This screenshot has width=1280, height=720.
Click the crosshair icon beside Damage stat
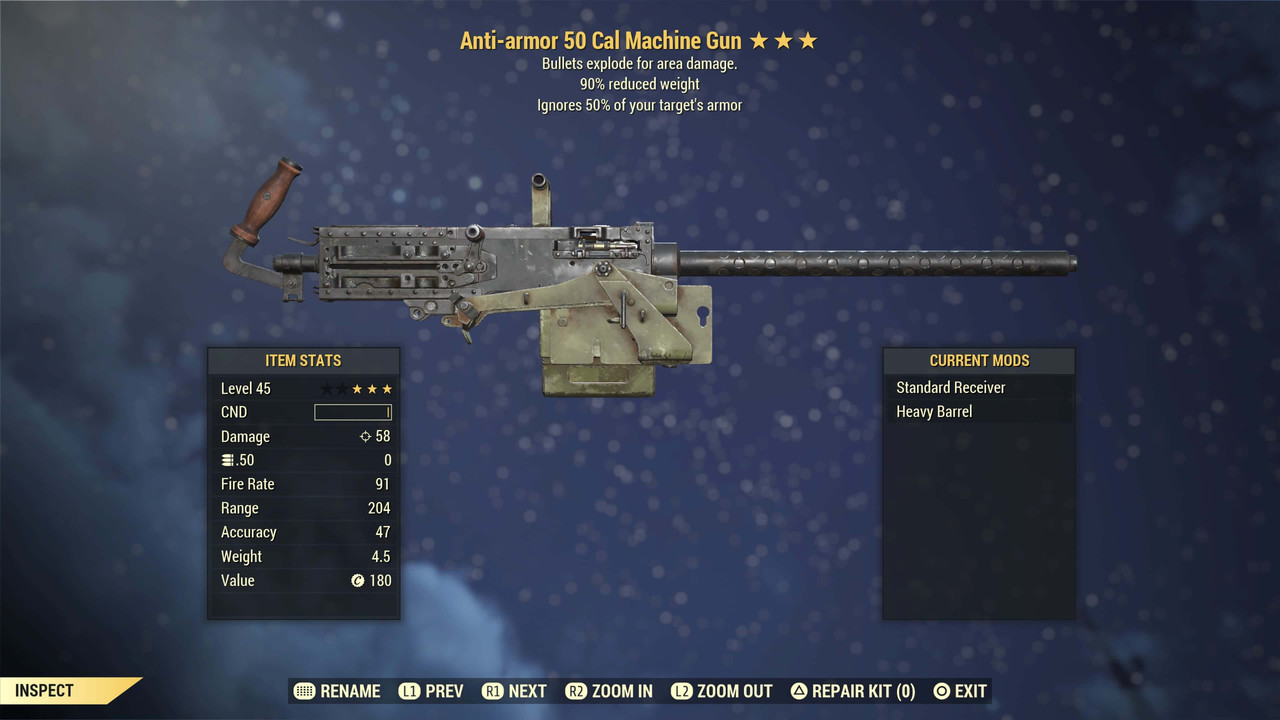(364, 436)
